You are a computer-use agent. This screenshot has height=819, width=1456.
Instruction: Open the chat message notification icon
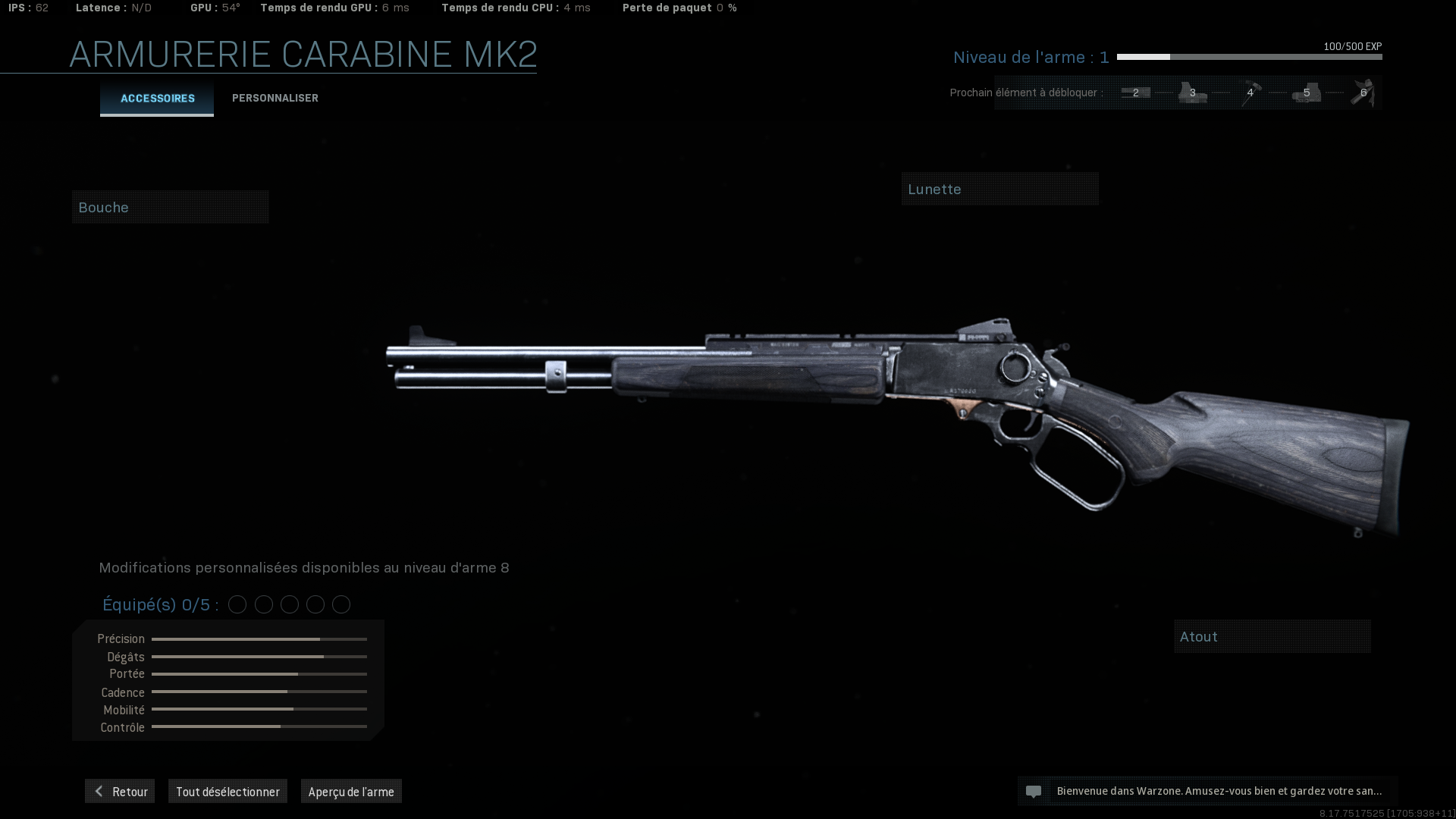click(x=1034, y=791)
